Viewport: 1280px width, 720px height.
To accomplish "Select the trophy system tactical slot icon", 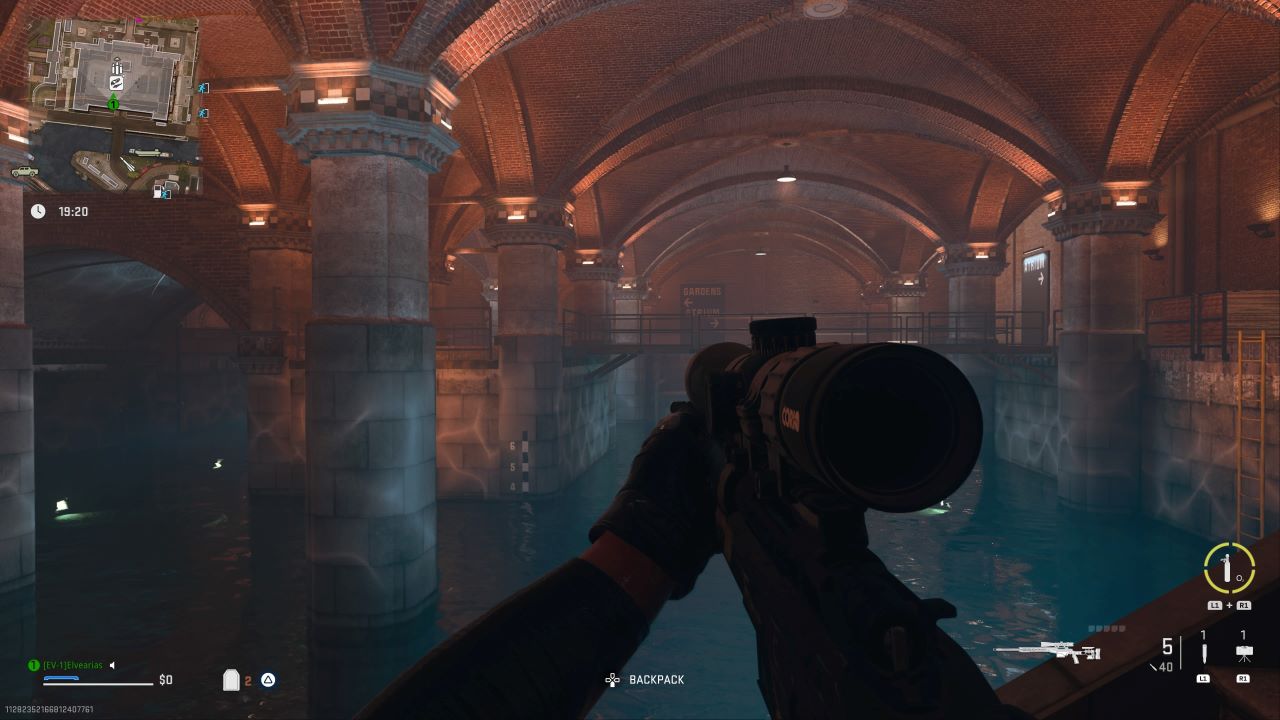I will coord(1244,654).
